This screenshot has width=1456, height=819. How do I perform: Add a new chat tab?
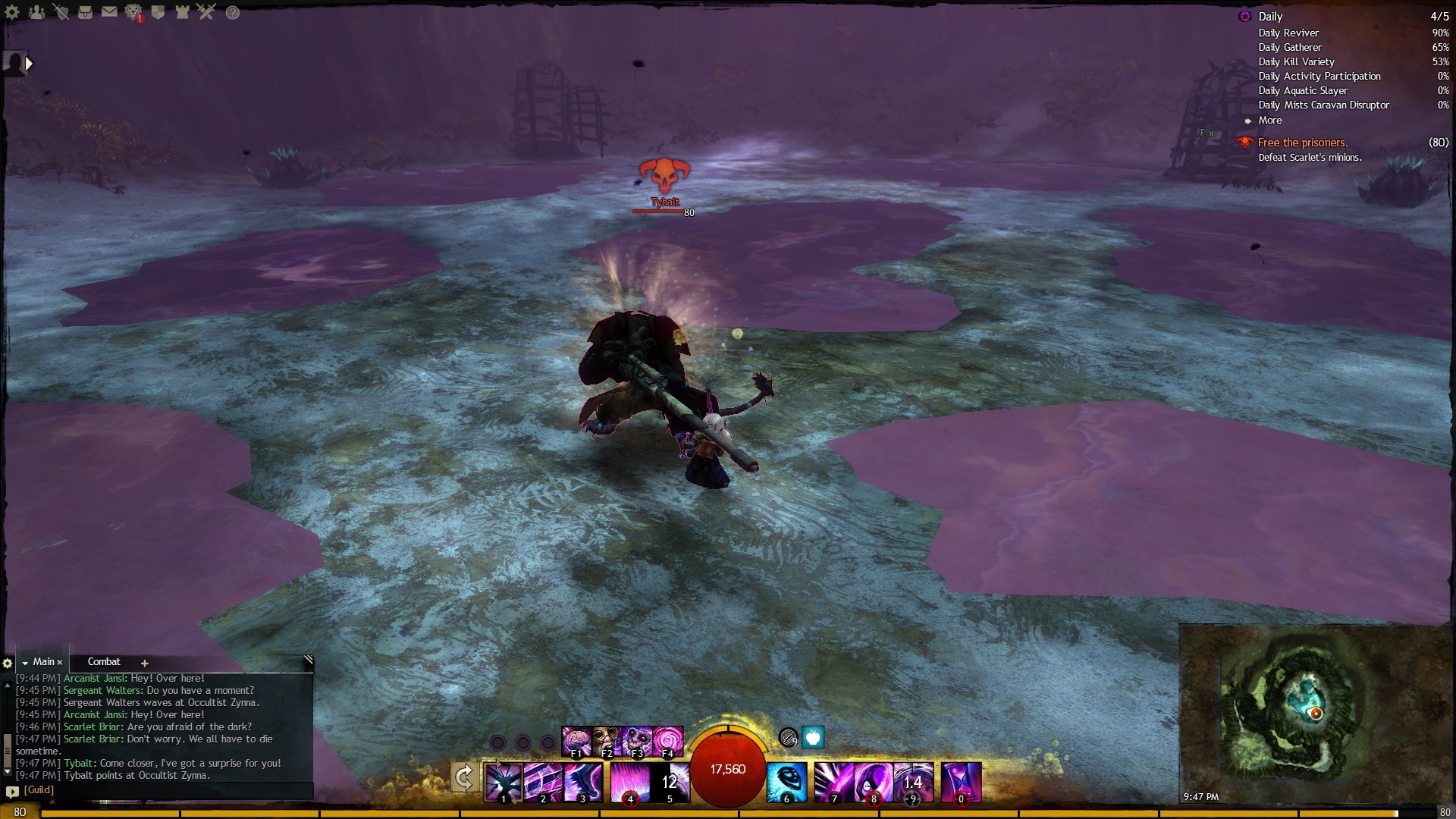(x=144, y=663)
